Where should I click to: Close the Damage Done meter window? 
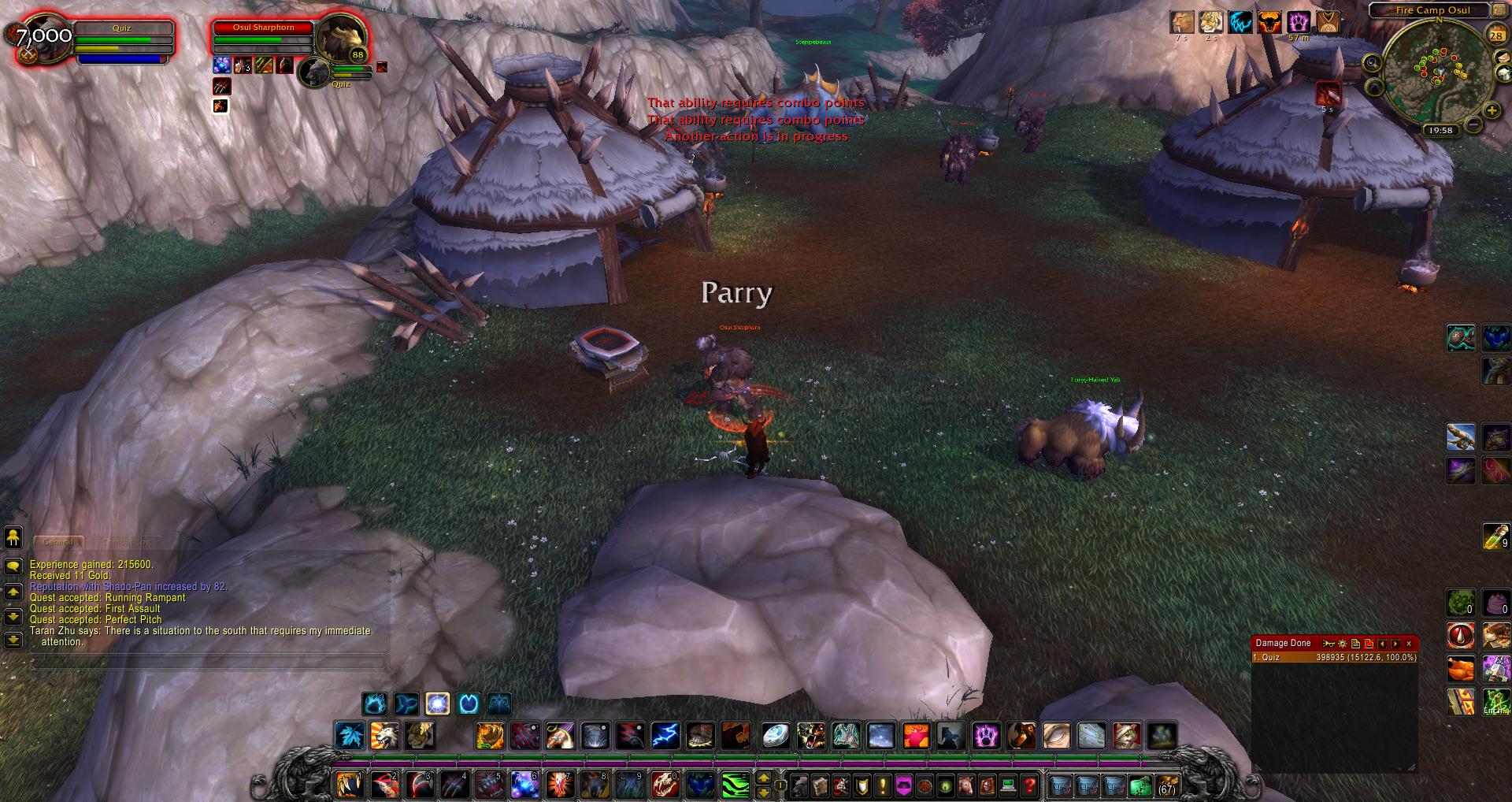[1409, 644]
